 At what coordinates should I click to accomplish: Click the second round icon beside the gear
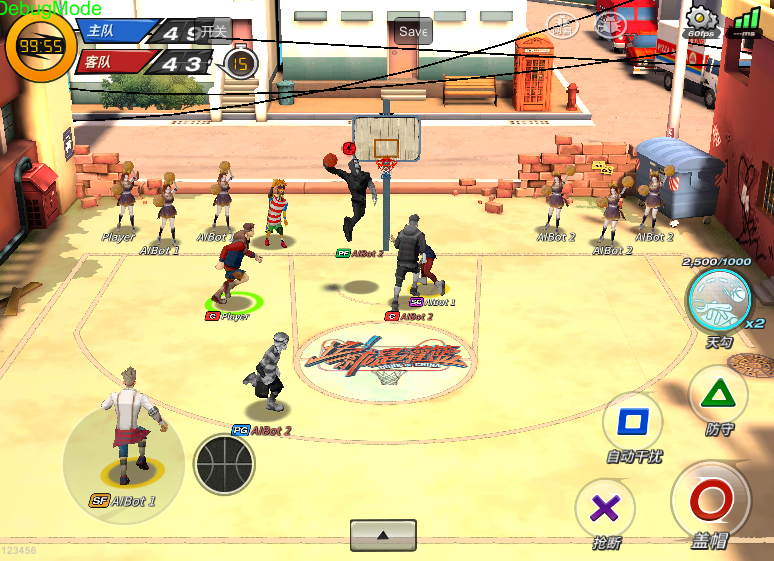611,25
